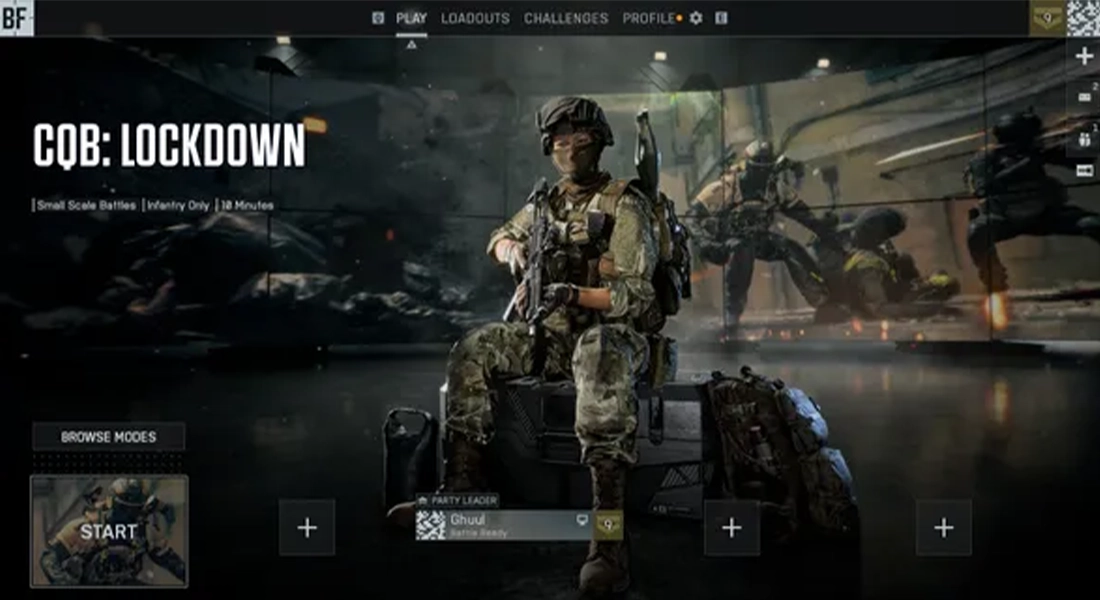The width and height of the screenshot is (1100, 600).
Task: Select the Ghuul party leader card
Action: (504, 525)
